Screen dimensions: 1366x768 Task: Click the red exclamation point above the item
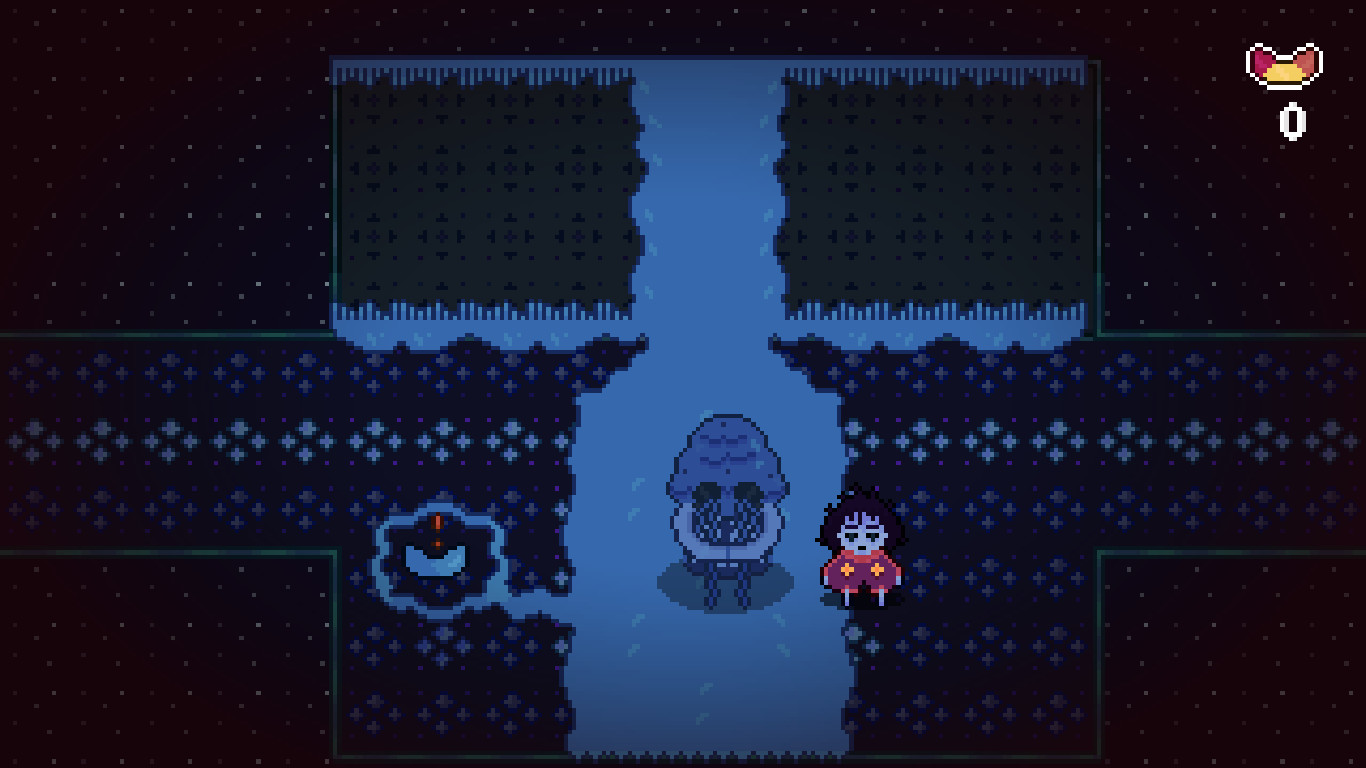pos(437,522)
